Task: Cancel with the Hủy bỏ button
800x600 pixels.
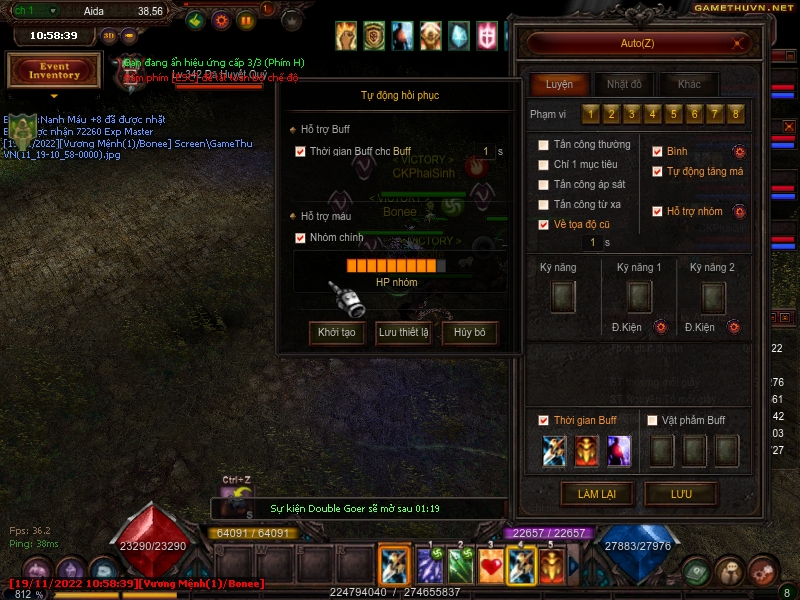Action: tap(469, 333)
